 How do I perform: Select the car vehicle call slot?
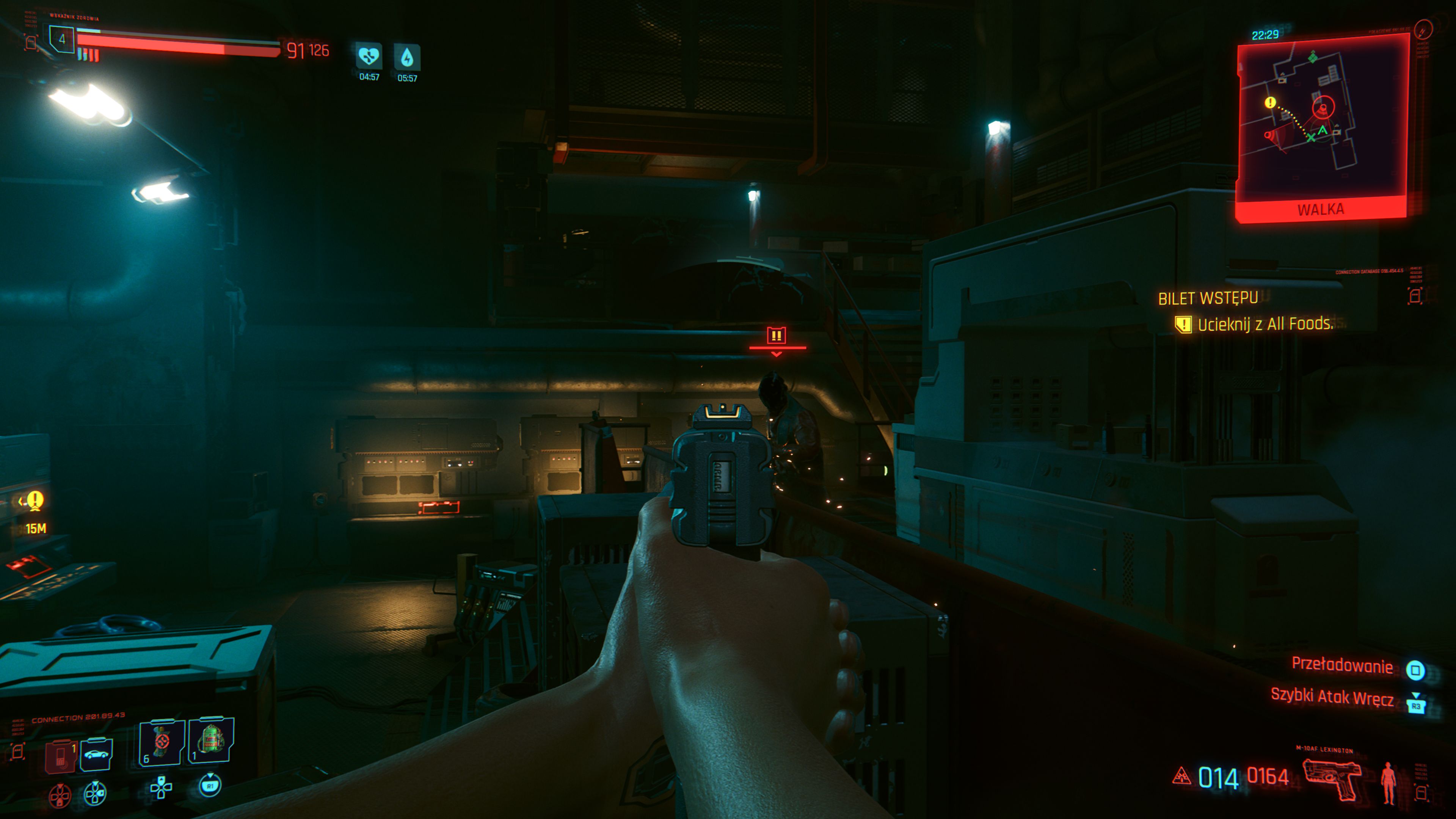(97, 754)
